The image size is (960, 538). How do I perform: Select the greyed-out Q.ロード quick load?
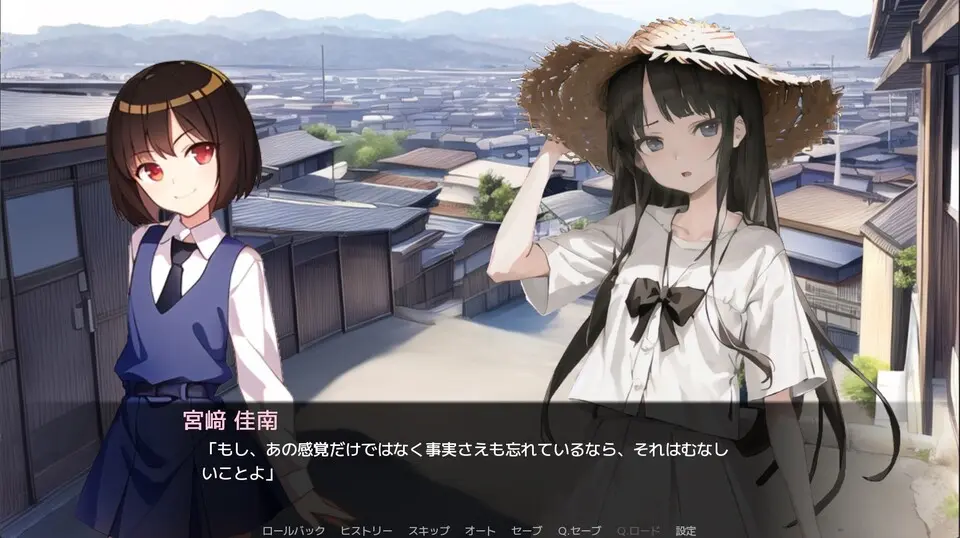636,530
